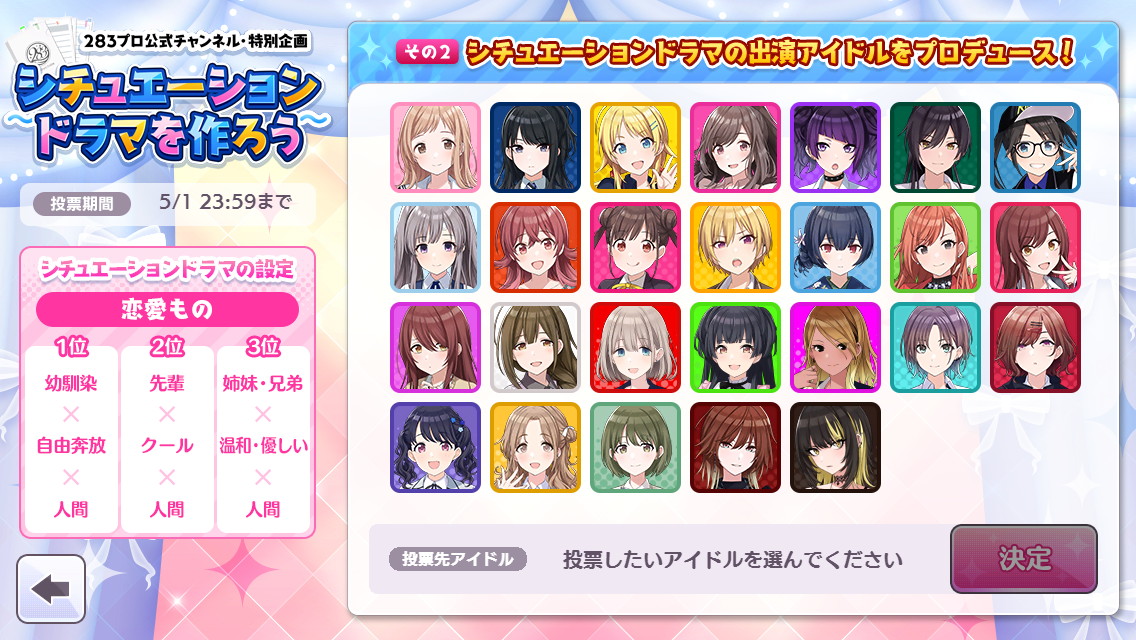Choose the long brown-haired idol on the white background
The width and height of the screenshot is (1136, 640).
click(x=535, y=347)
